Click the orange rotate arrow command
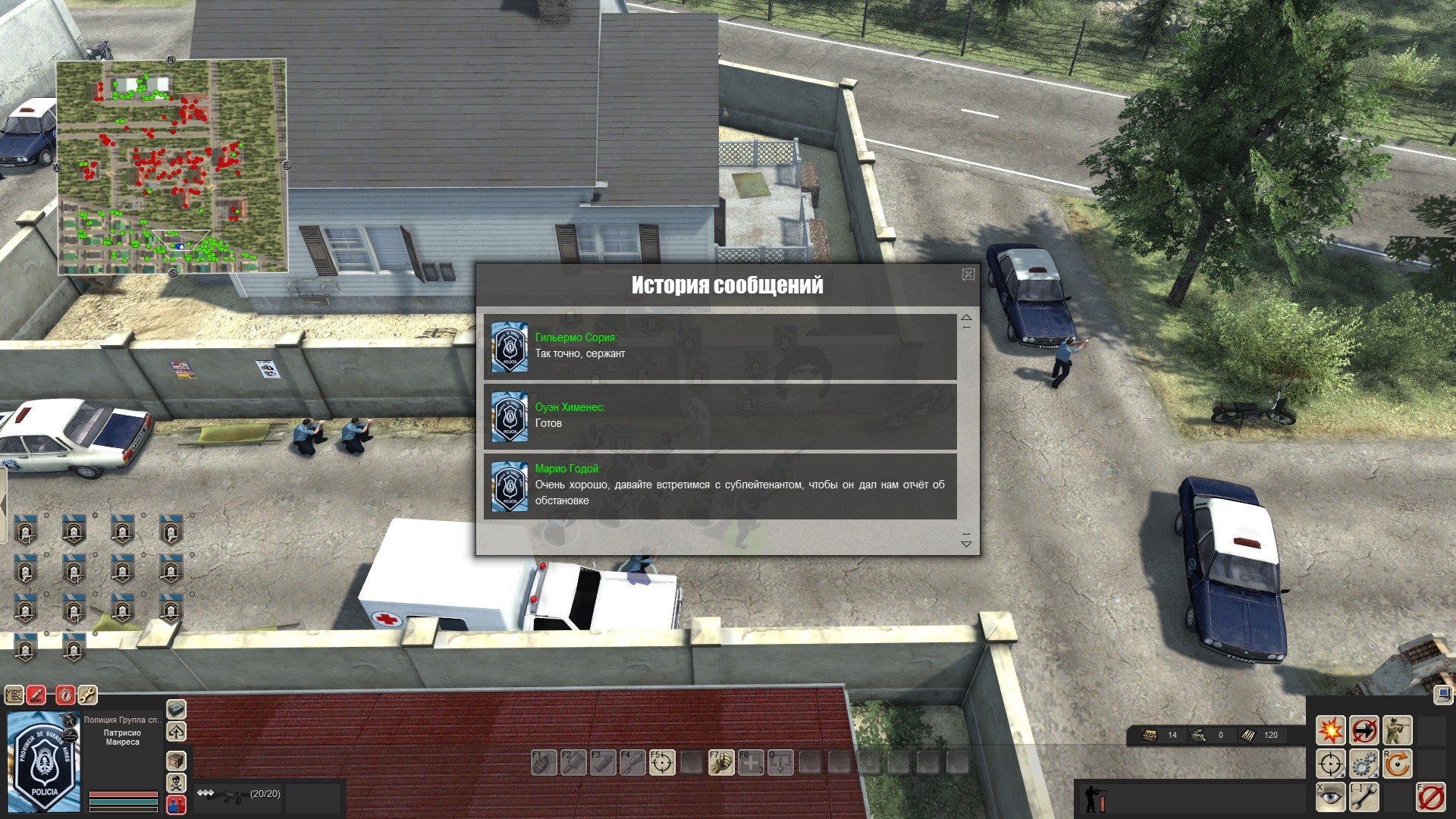 pos(1397,764)
